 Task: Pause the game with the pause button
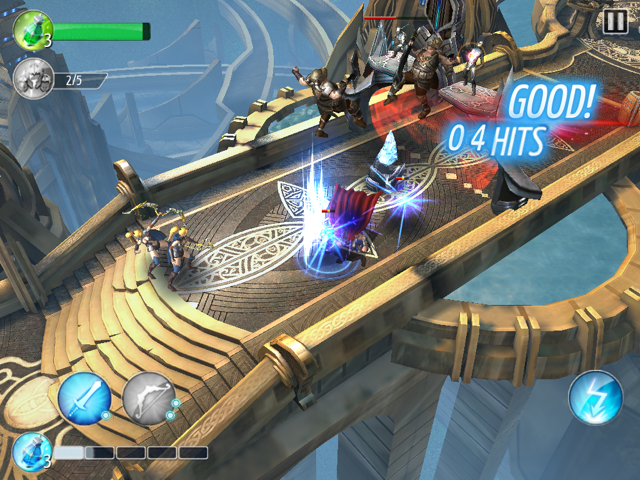point(614,21)
